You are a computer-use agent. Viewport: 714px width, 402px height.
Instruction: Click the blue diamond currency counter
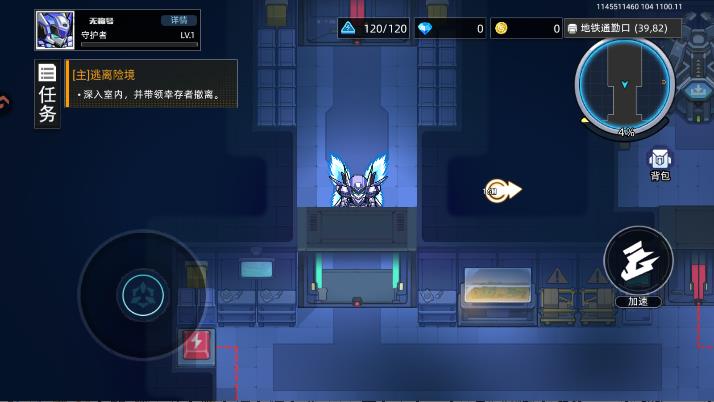tap(451, 28)
